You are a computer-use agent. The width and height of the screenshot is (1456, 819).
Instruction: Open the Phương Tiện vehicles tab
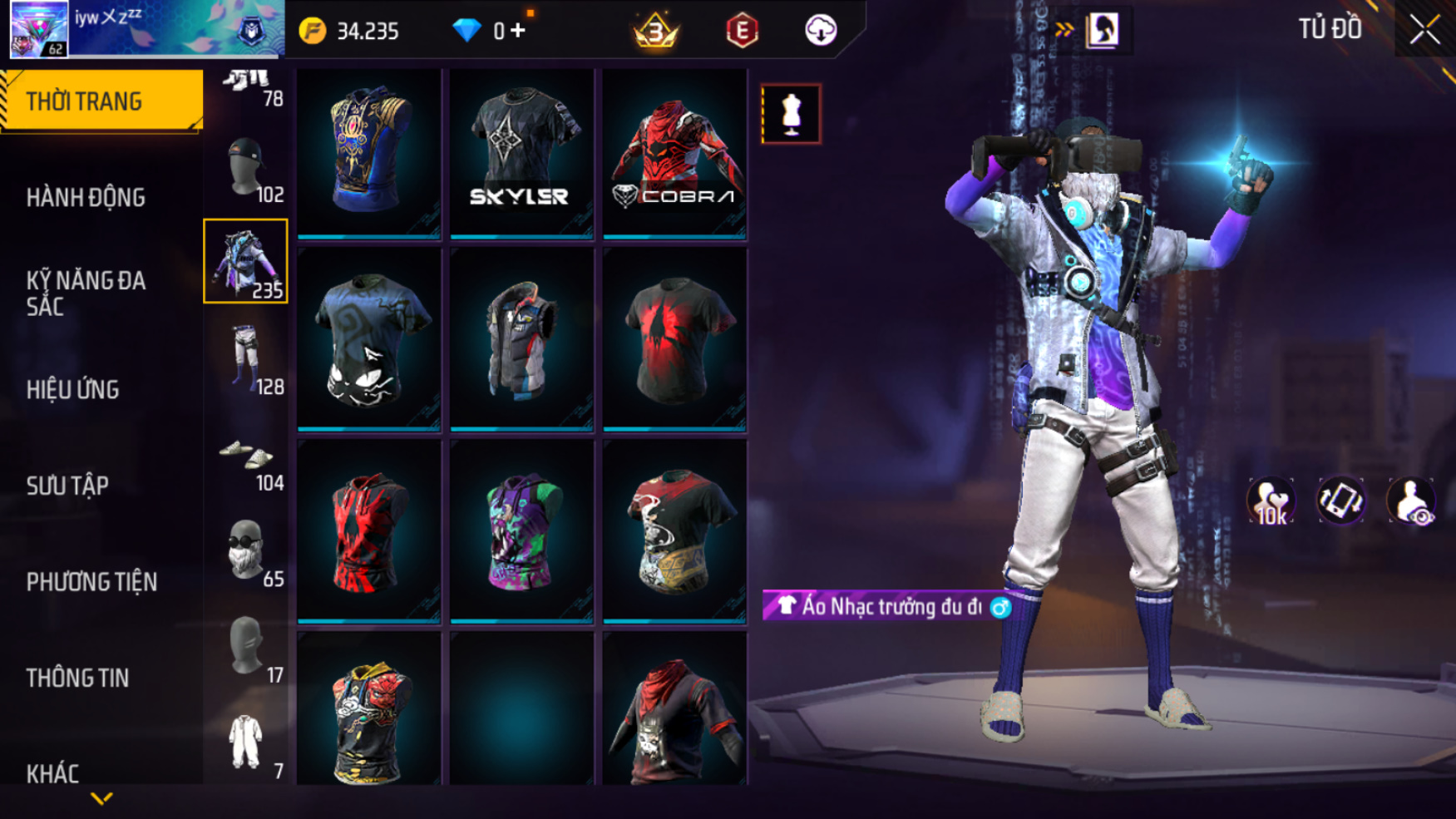91,582
